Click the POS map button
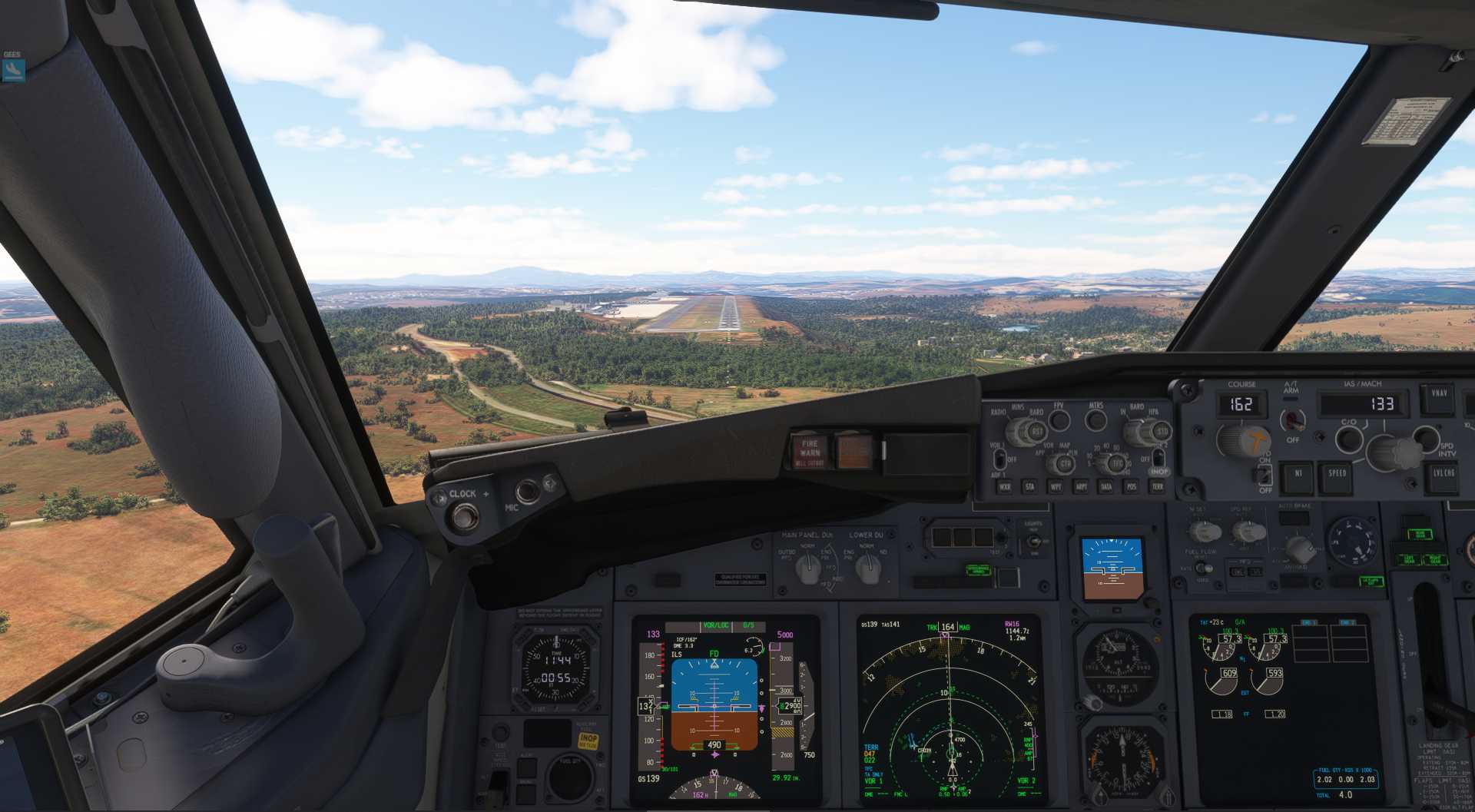The height and width of the screenshot is (812, 1475). (x=1132, y=486)
